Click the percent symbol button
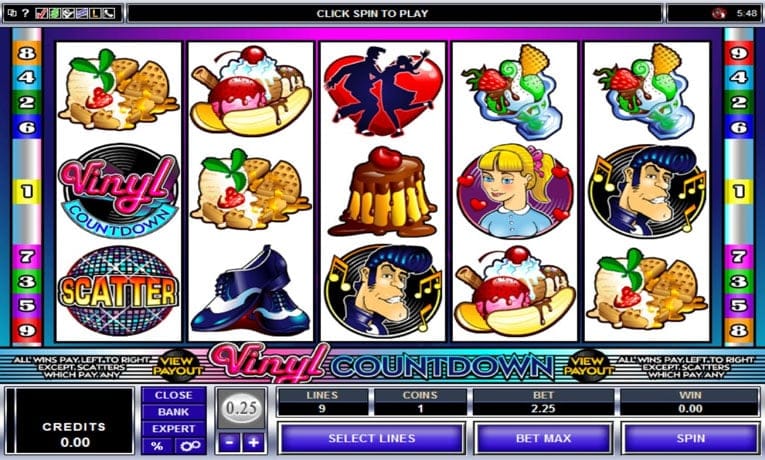The height and width of the screenshot is (460, 765). tap(157, 444)
